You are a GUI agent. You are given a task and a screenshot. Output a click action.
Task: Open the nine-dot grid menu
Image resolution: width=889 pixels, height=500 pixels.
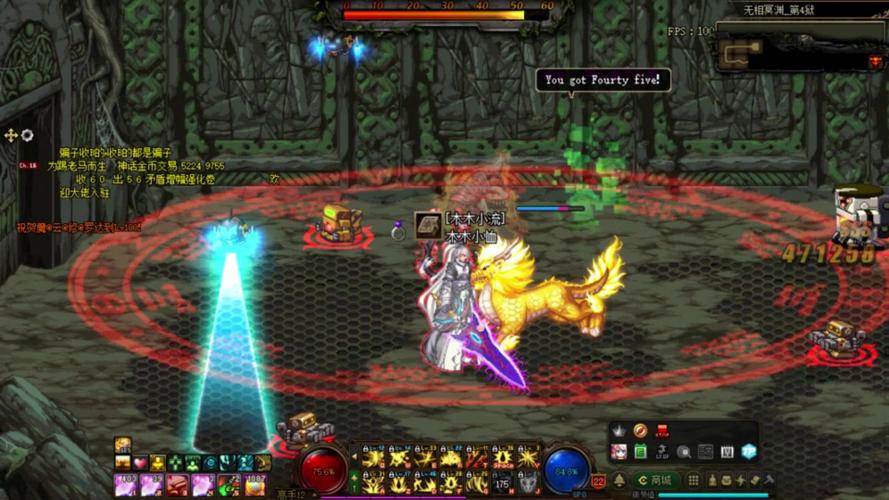tap(693, 481)
